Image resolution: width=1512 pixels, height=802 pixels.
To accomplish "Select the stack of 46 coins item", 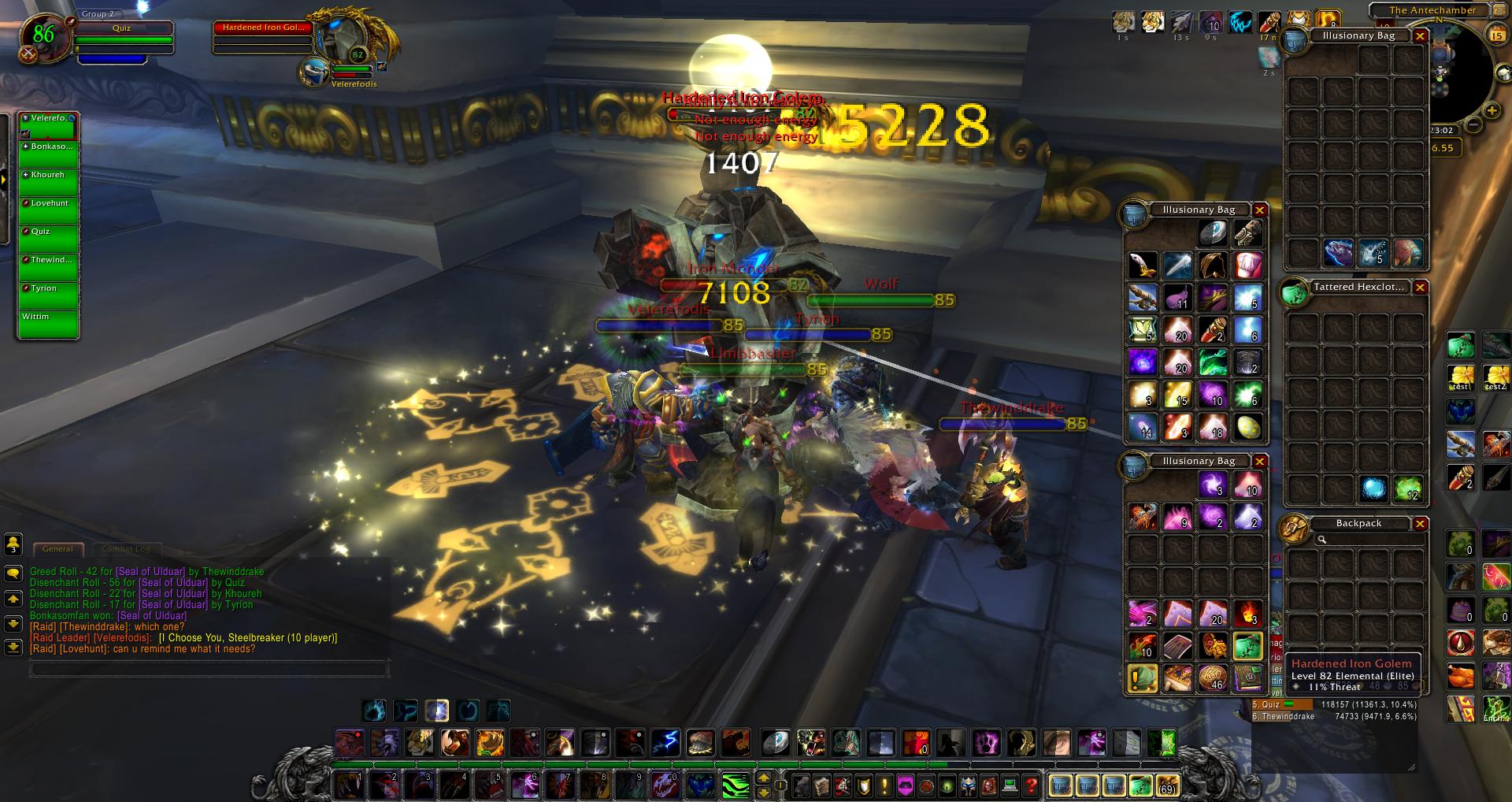I will [1213, 678].
